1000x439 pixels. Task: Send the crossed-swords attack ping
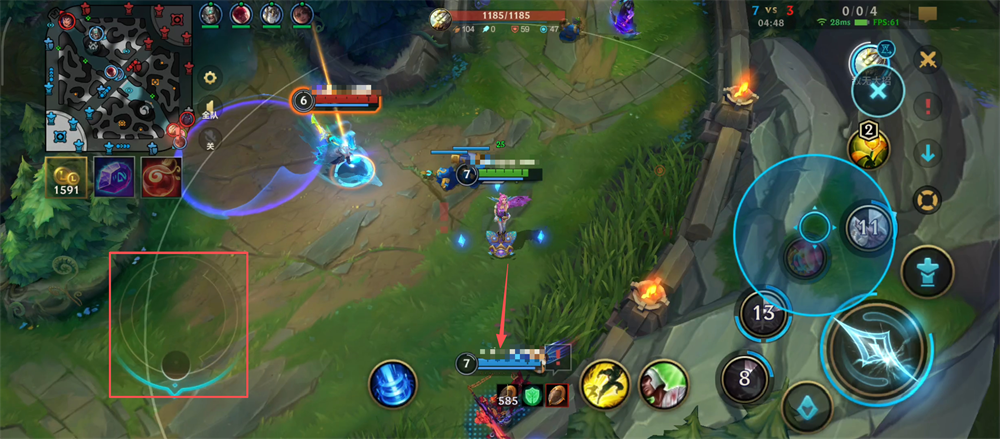928,59
